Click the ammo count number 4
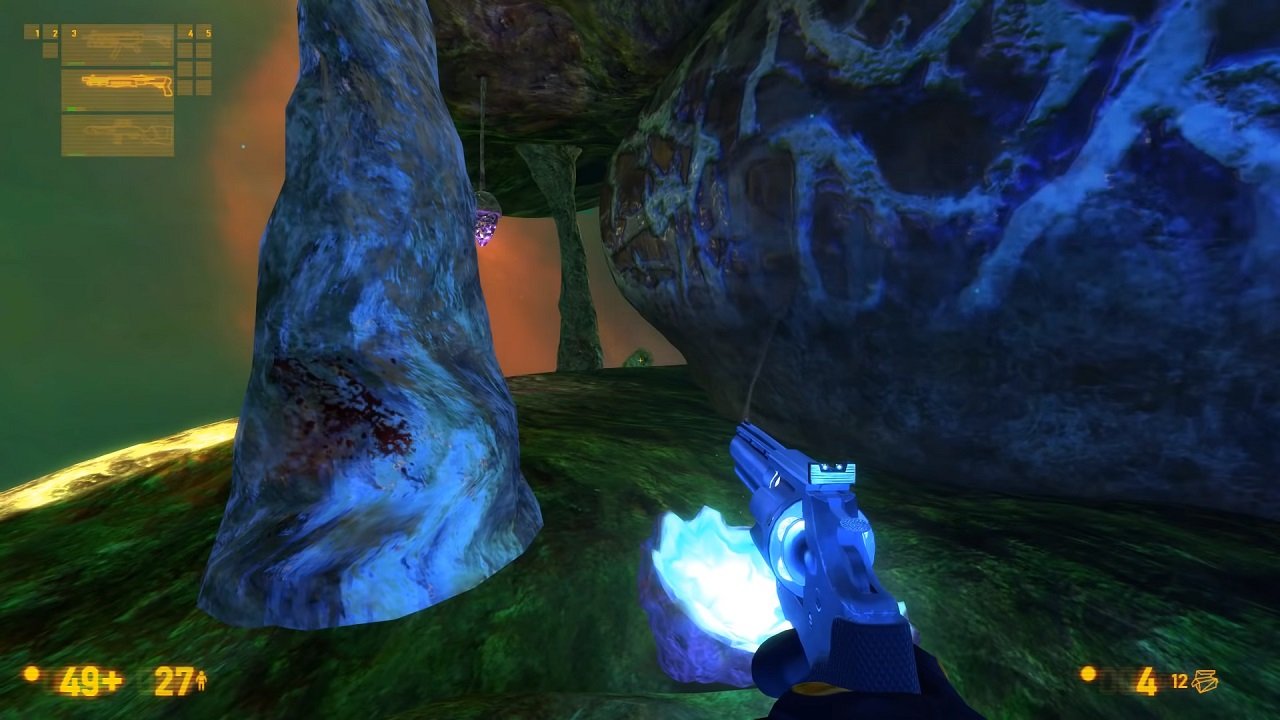This screenshot has height=720, width=1280. [x=1146, y=680]
